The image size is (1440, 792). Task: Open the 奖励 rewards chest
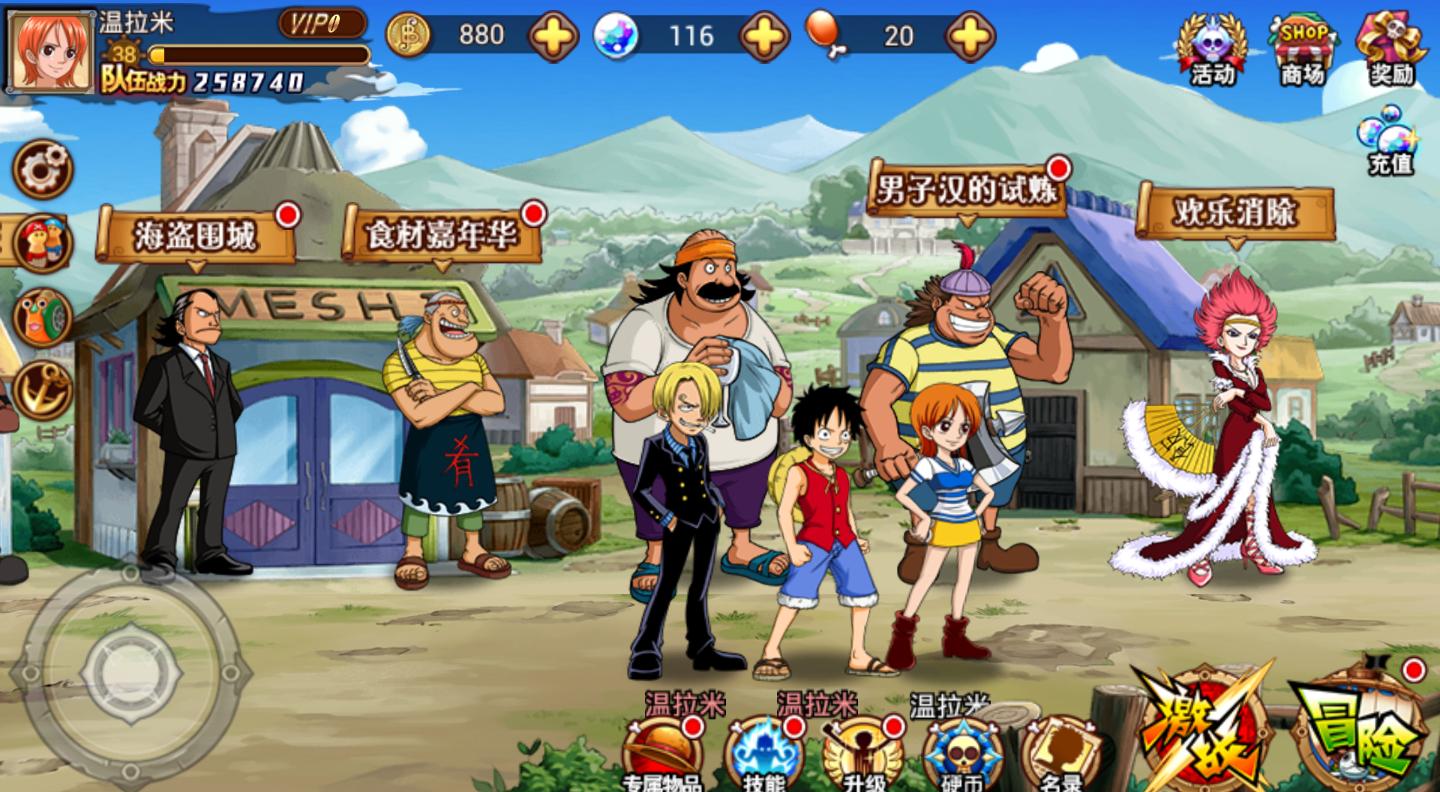pyautogui.click(x=1391, y=48)
